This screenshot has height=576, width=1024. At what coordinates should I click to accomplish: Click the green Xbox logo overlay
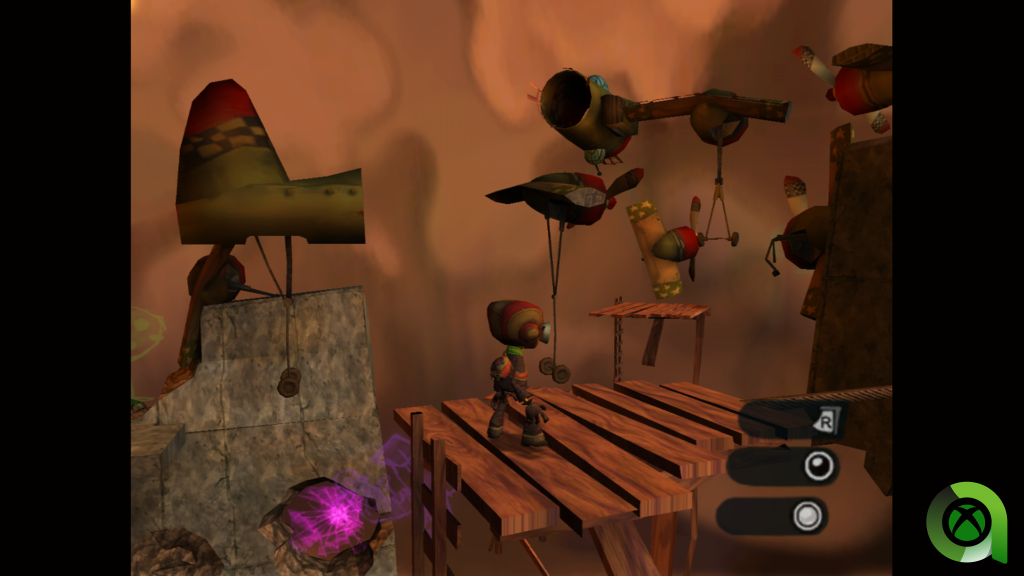(965, 522)
